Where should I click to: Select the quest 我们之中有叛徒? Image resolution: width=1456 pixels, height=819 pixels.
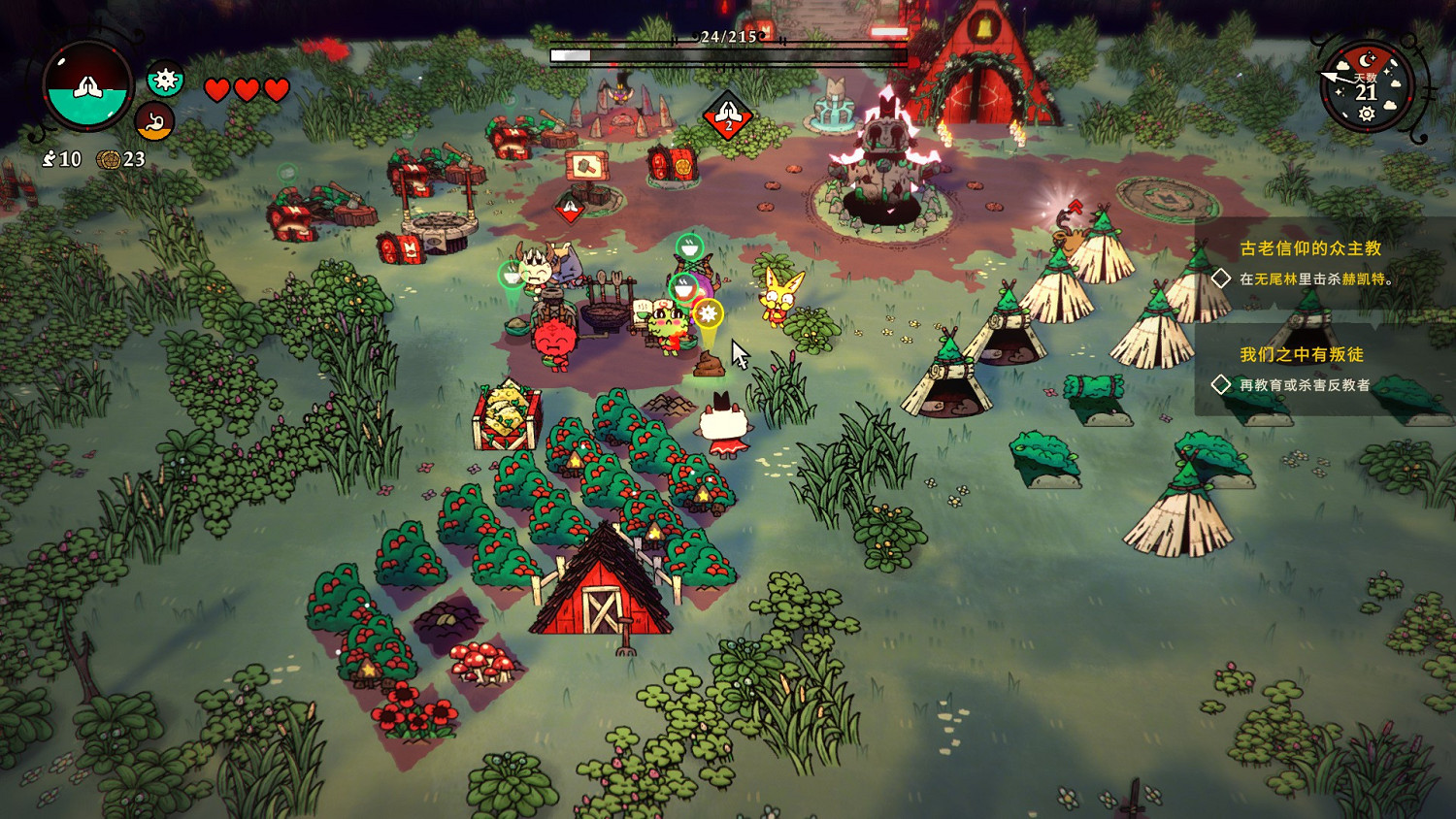coord(1301,354)
